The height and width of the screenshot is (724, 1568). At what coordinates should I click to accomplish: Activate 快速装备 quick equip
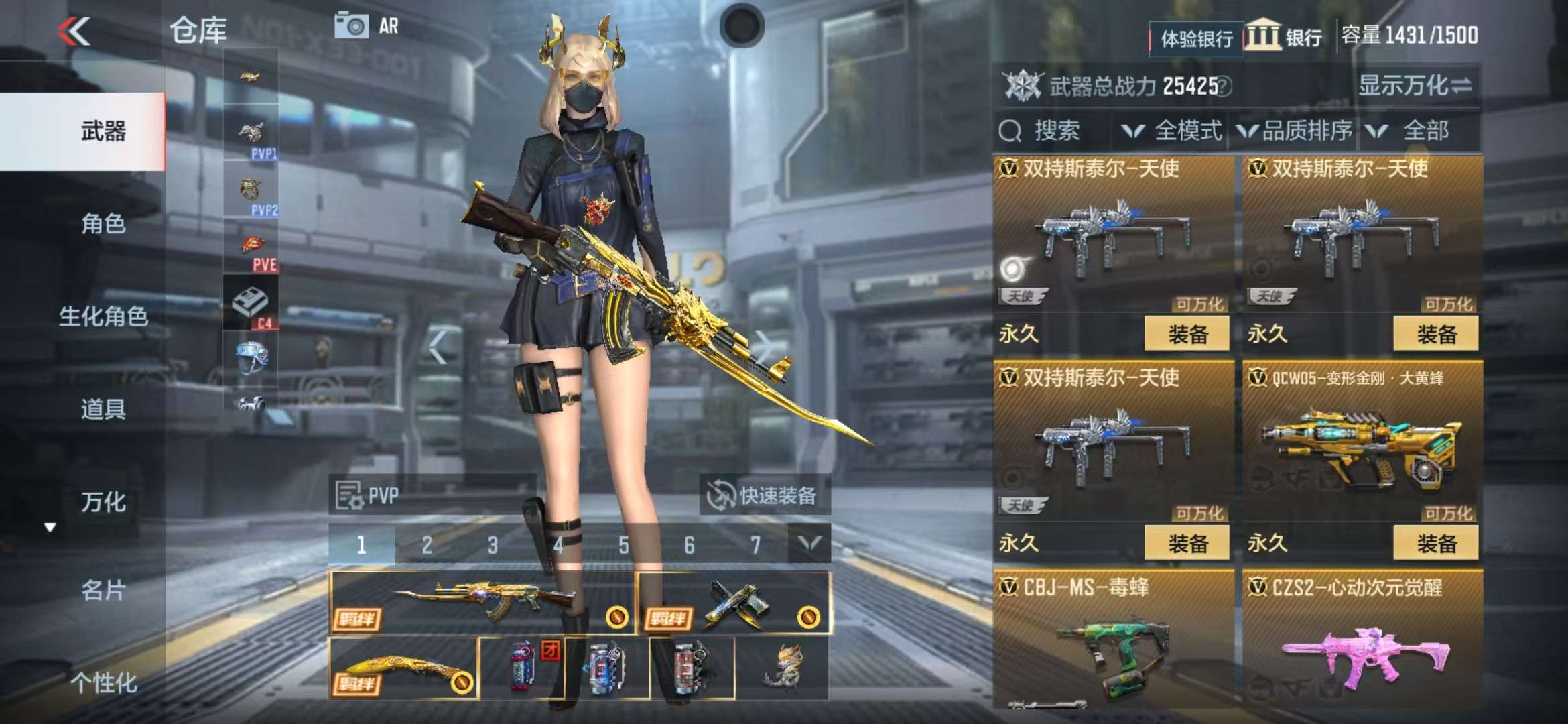pyautogui.click(x=764, y=496)
